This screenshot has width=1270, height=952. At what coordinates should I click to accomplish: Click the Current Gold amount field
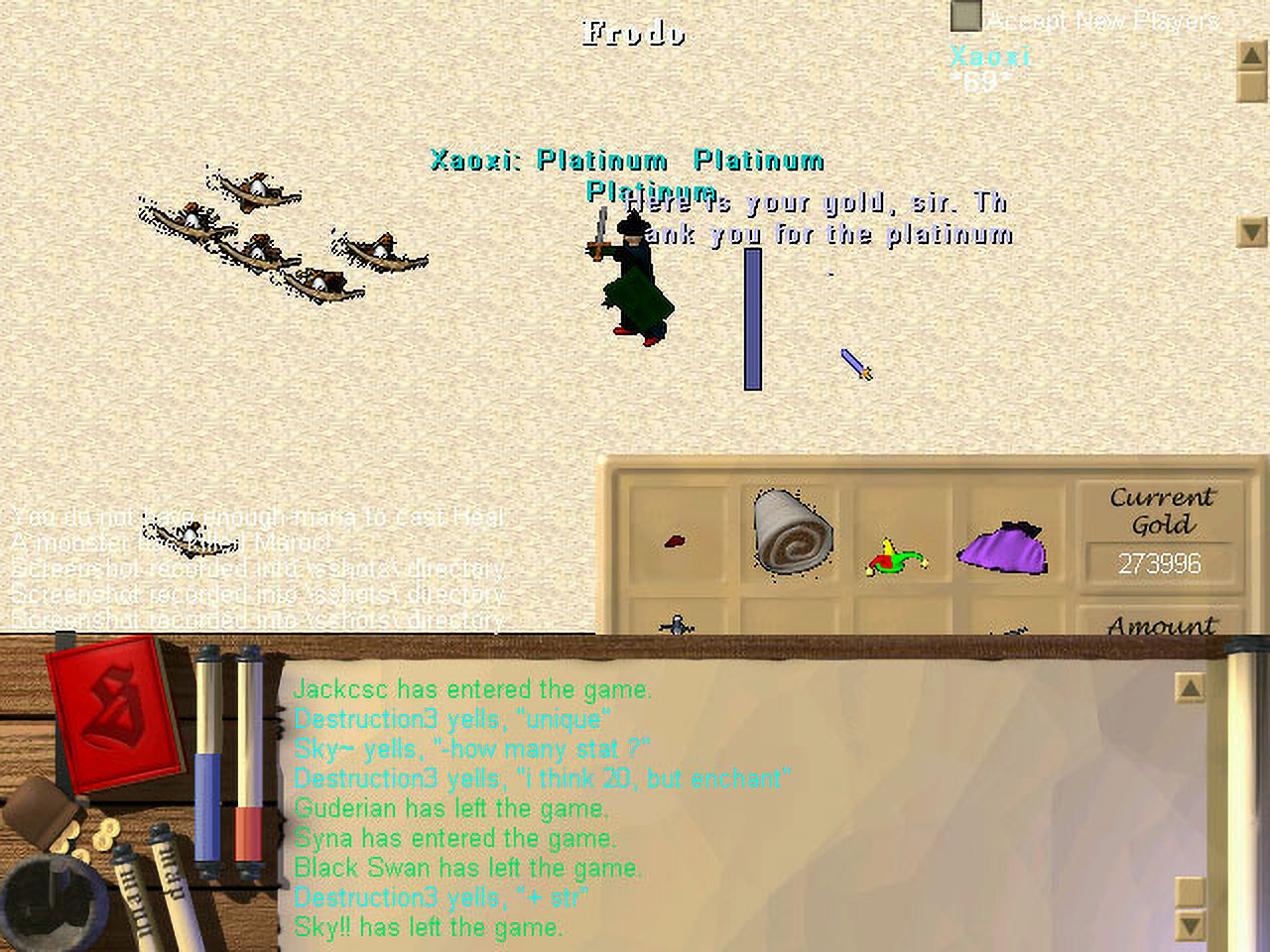click(1160, 563)
